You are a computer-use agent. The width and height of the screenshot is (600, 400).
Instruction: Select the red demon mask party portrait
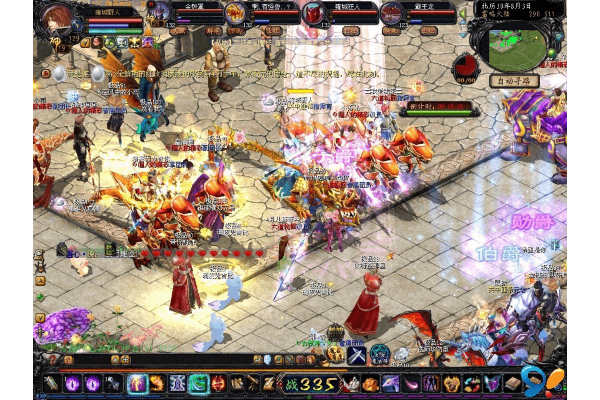tap(316, 13)
